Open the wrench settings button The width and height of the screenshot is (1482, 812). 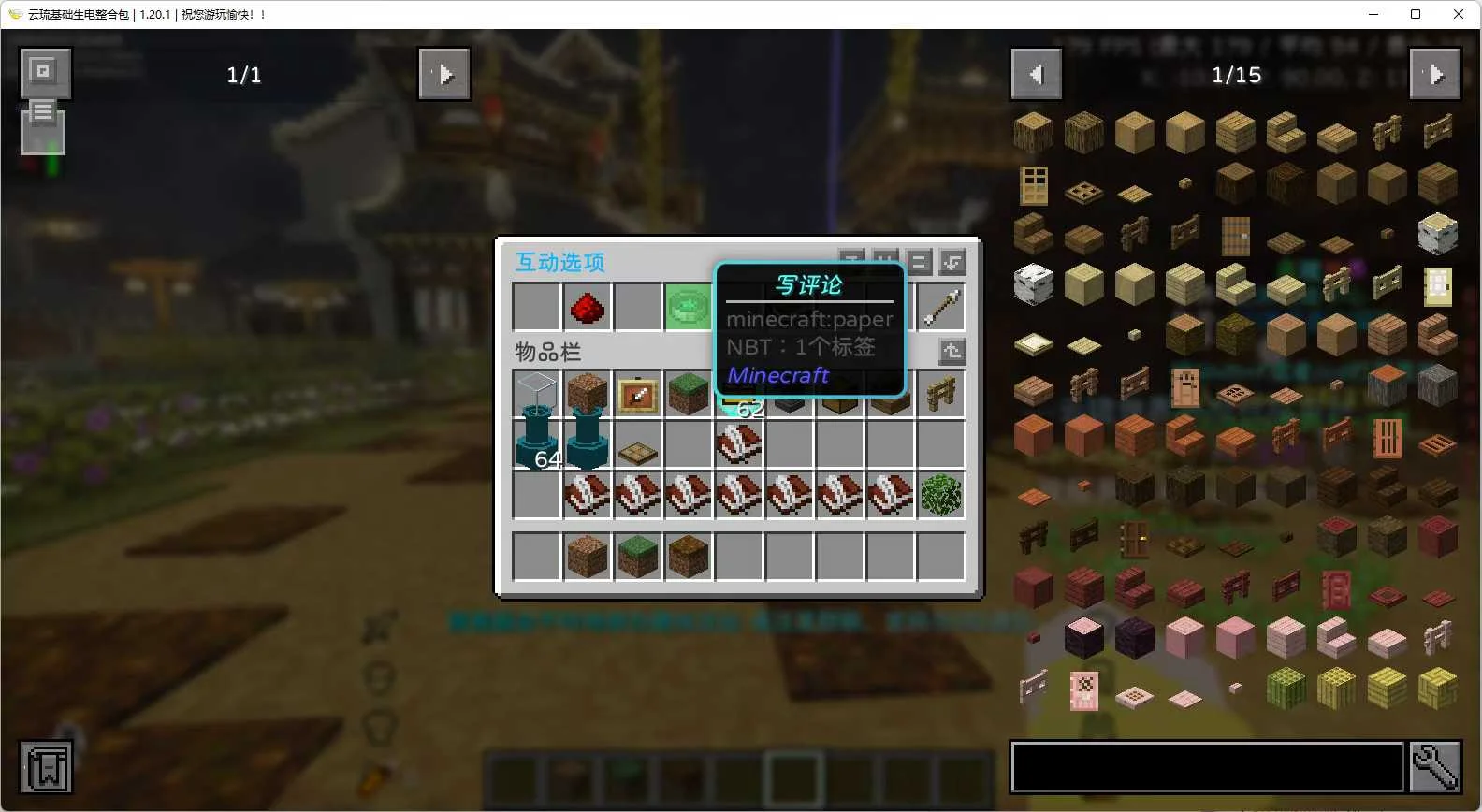[1435, 767]
